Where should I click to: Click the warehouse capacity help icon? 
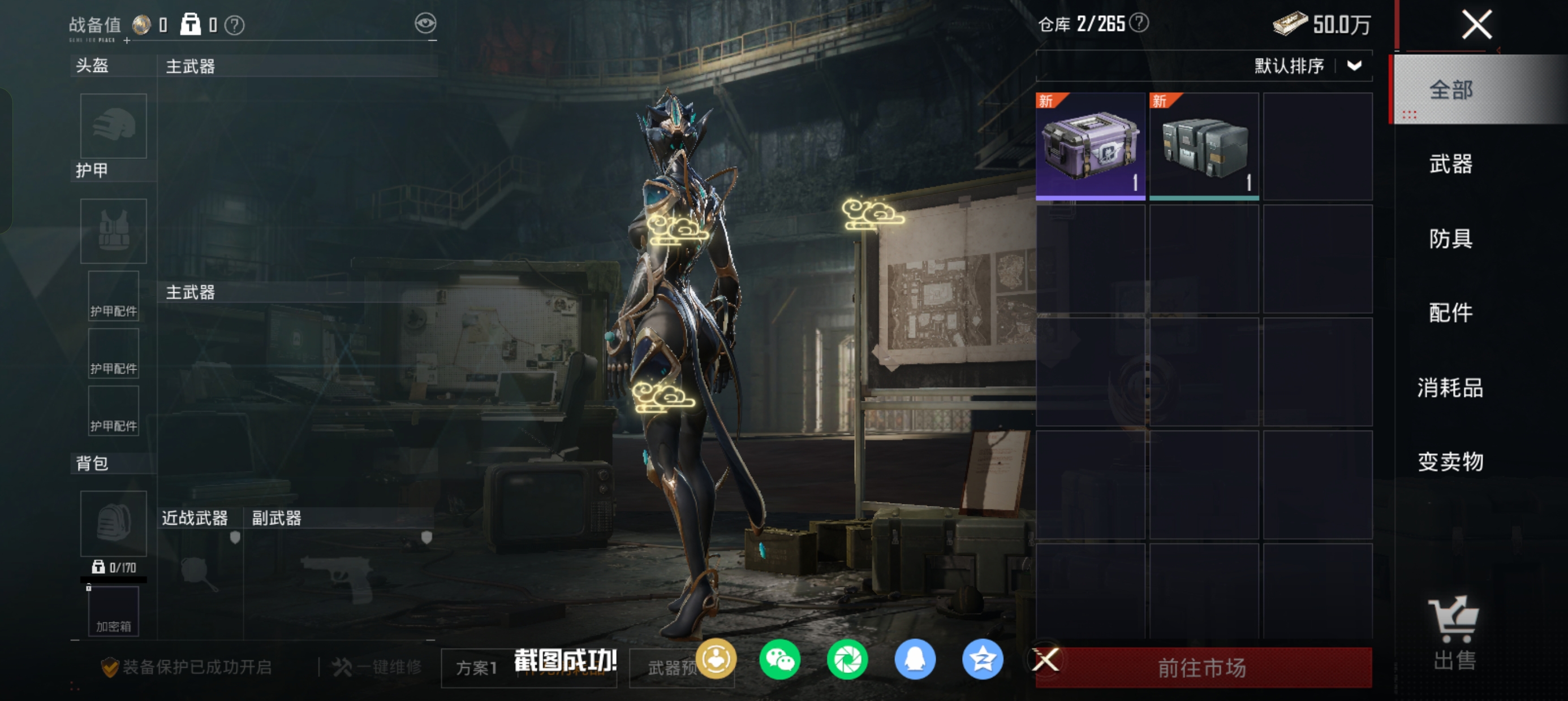point(1139,23)
